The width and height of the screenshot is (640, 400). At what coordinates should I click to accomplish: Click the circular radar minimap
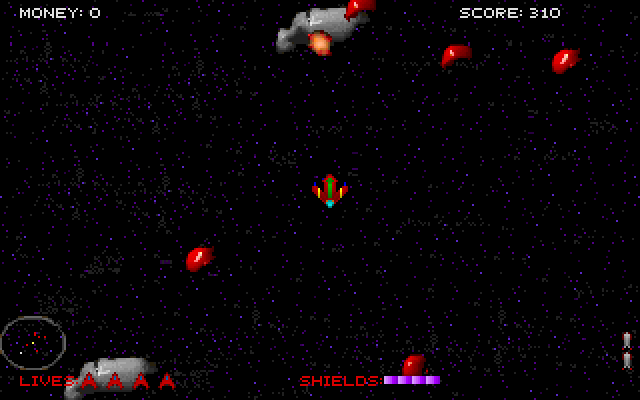click(x=33, y=342)
